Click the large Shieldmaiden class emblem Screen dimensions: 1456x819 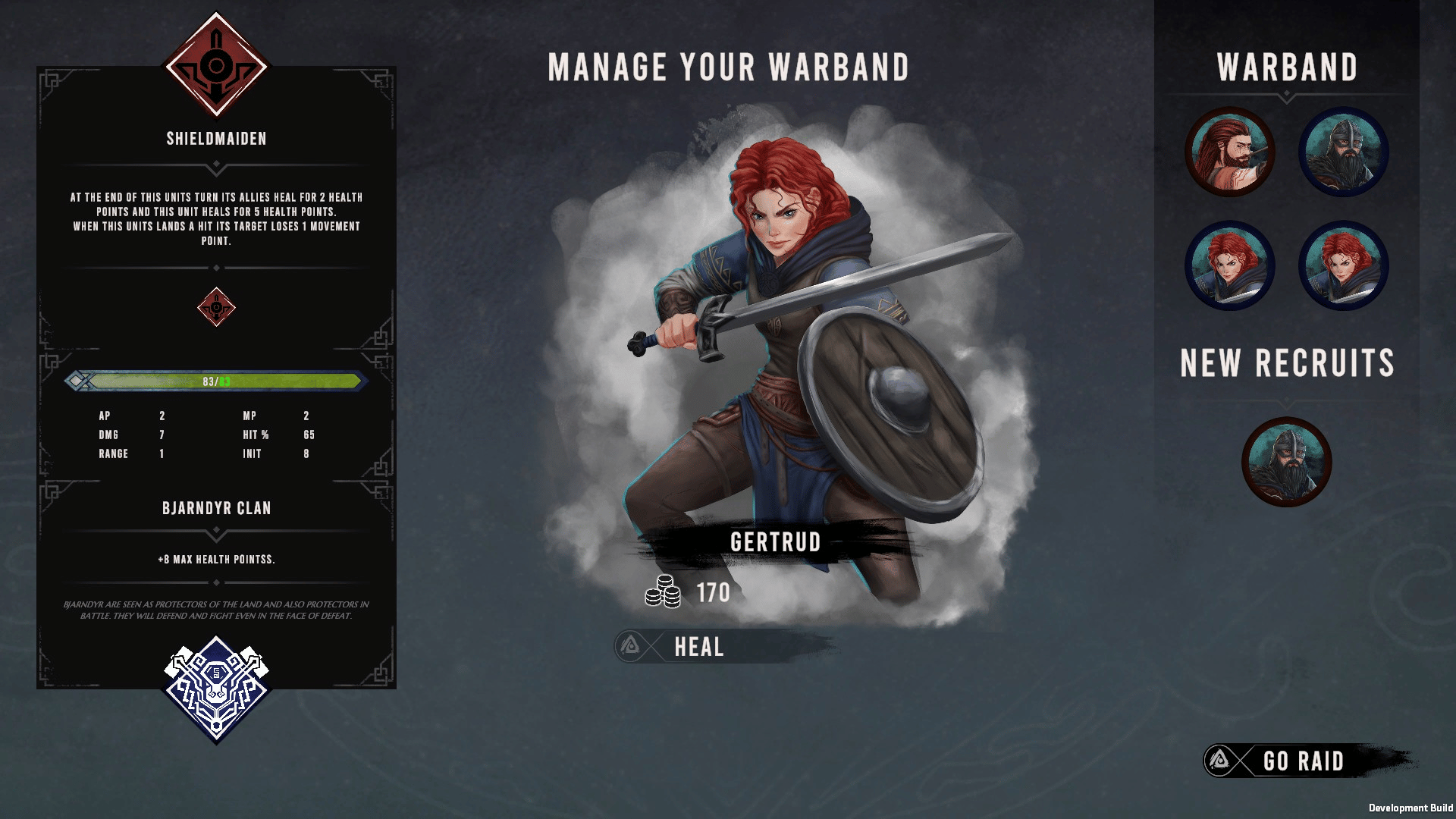point(216,66)
